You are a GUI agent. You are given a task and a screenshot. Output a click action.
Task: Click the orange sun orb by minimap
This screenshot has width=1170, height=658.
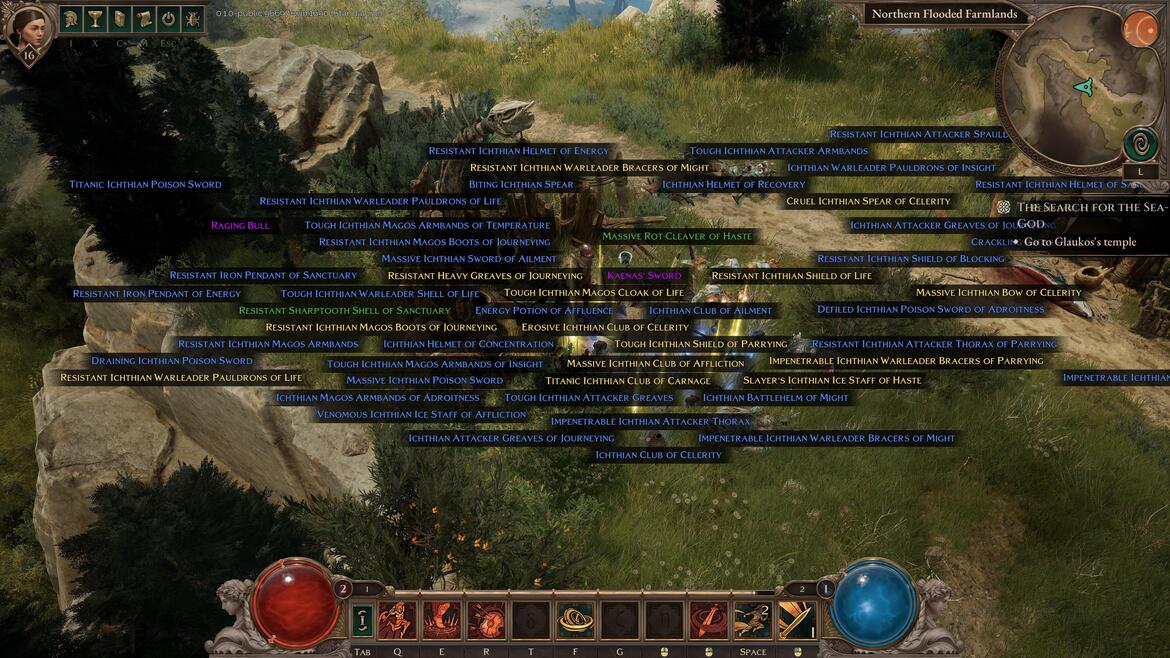1139,28
